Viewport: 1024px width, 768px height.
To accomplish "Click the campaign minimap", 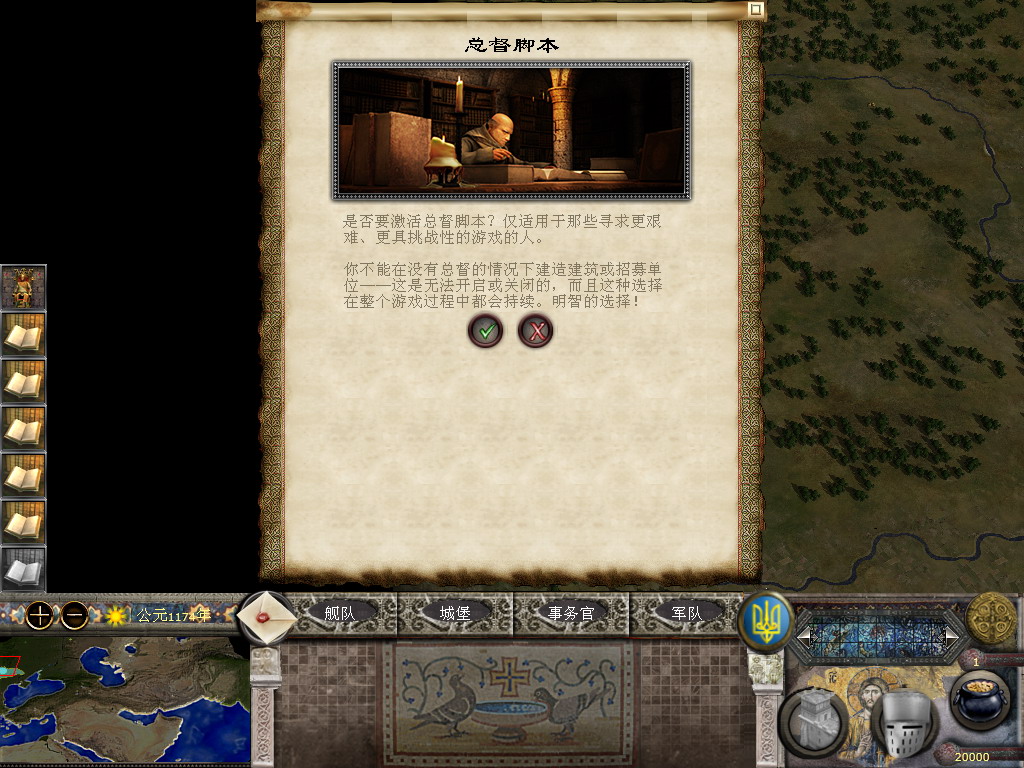I will click(x=124, y=700).
